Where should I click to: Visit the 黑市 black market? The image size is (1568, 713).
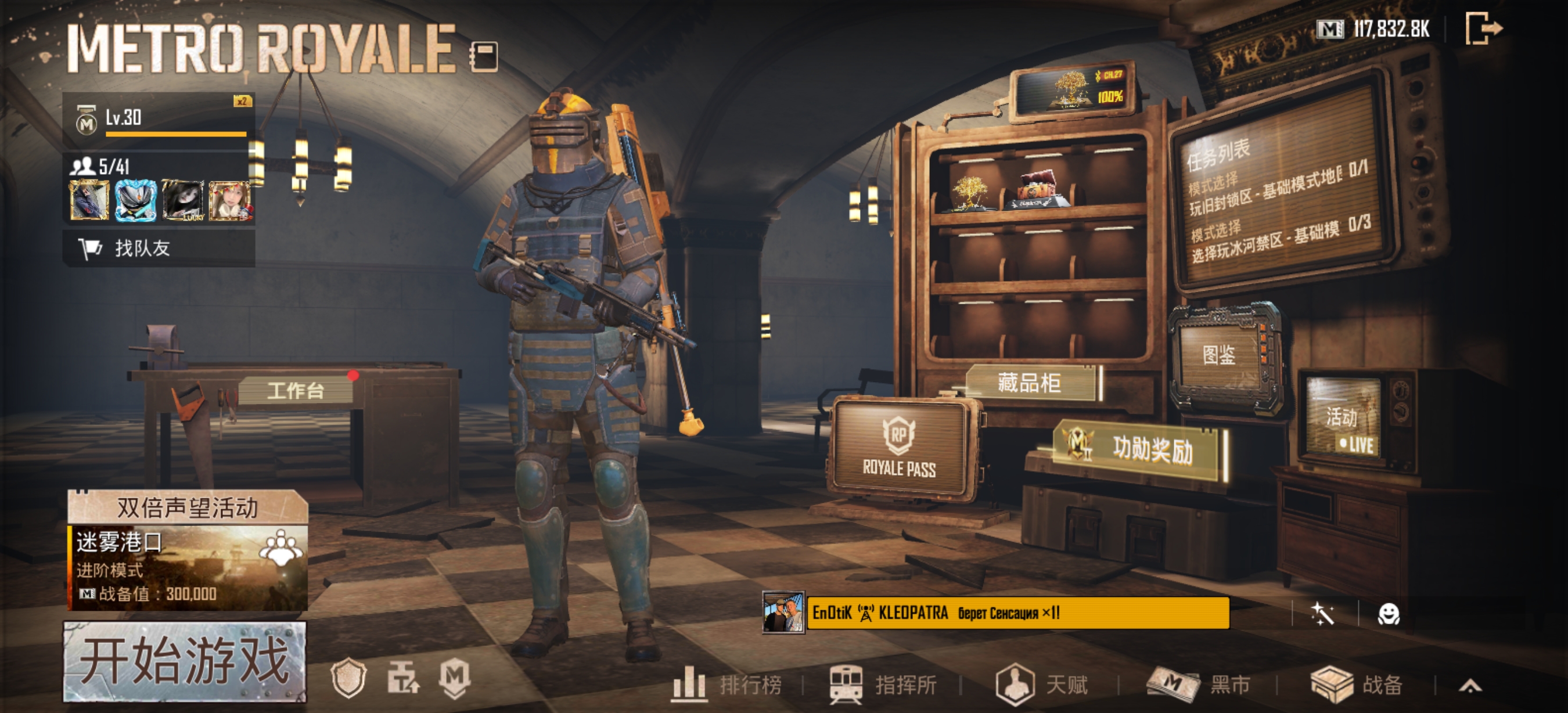1199,685
